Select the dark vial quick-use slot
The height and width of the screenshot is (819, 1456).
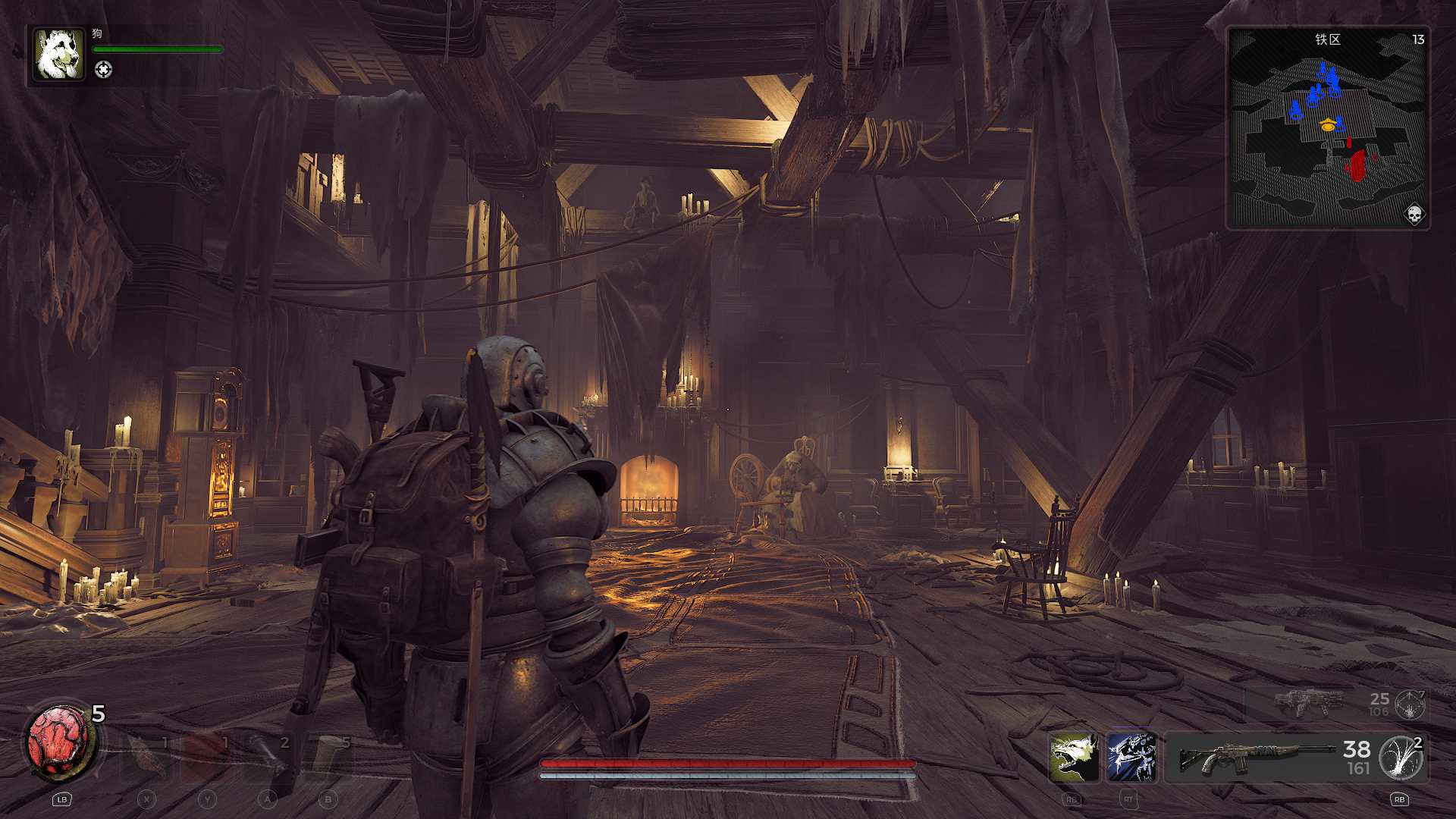click(x=267, y=756)
